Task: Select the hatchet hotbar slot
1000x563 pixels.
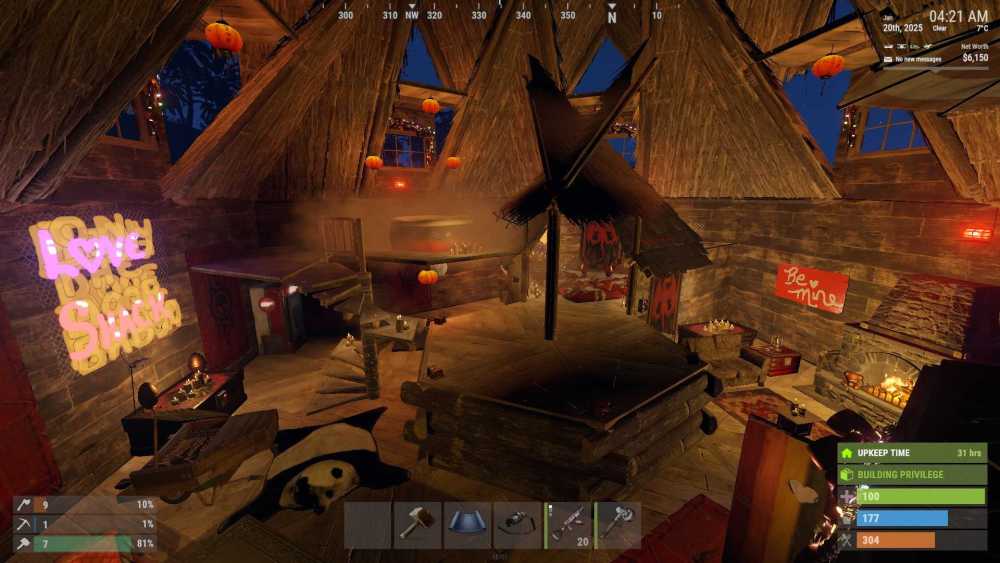Action: 618,524
